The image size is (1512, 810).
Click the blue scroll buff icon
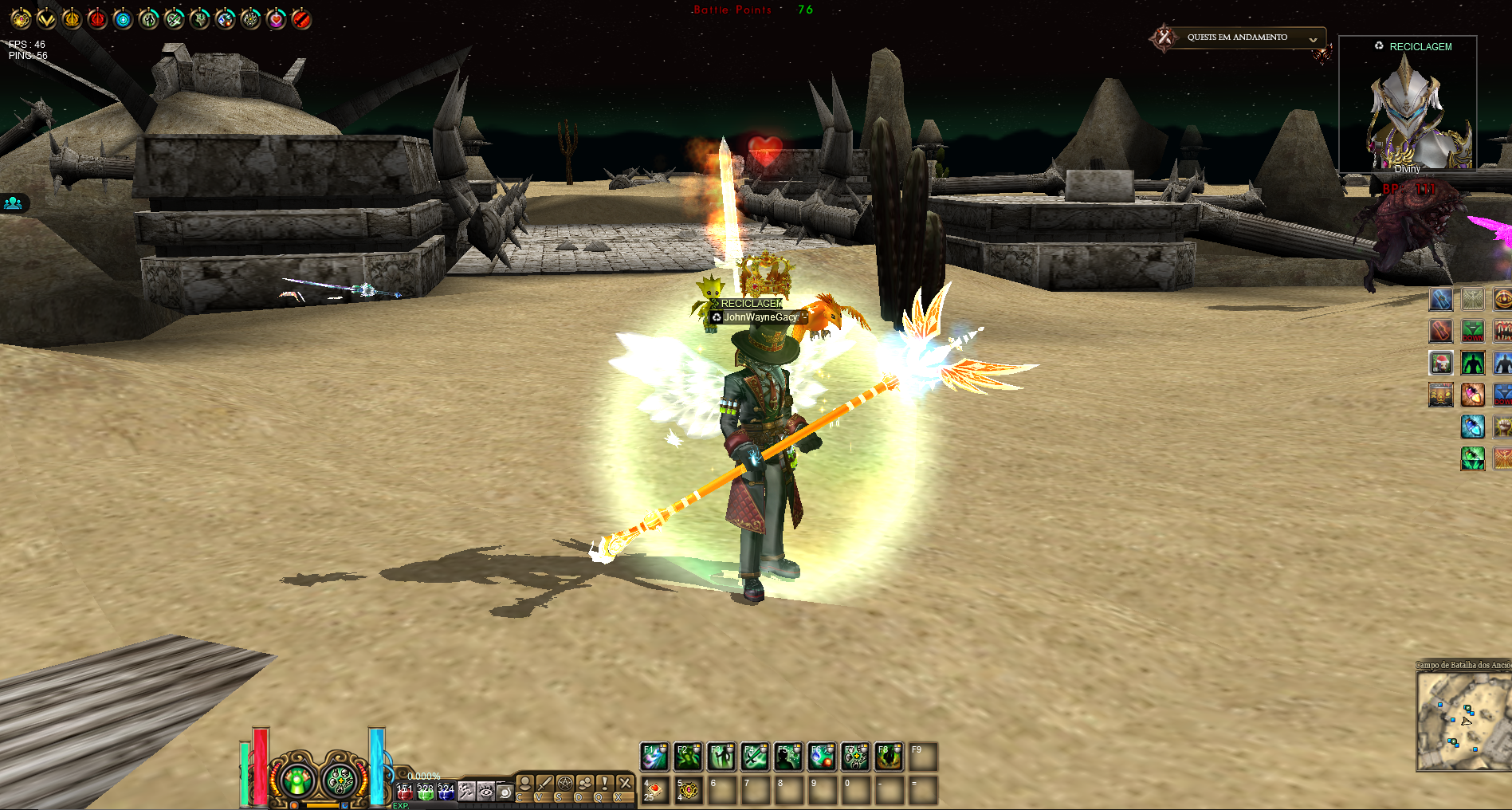(1440, 300)
